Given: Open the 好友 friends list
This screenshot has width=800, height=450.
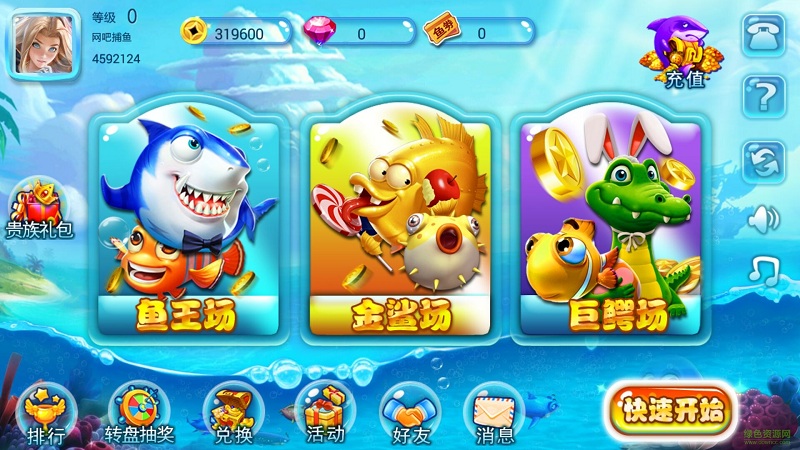Looking at the screenshot, I should (x=410, y=414).
